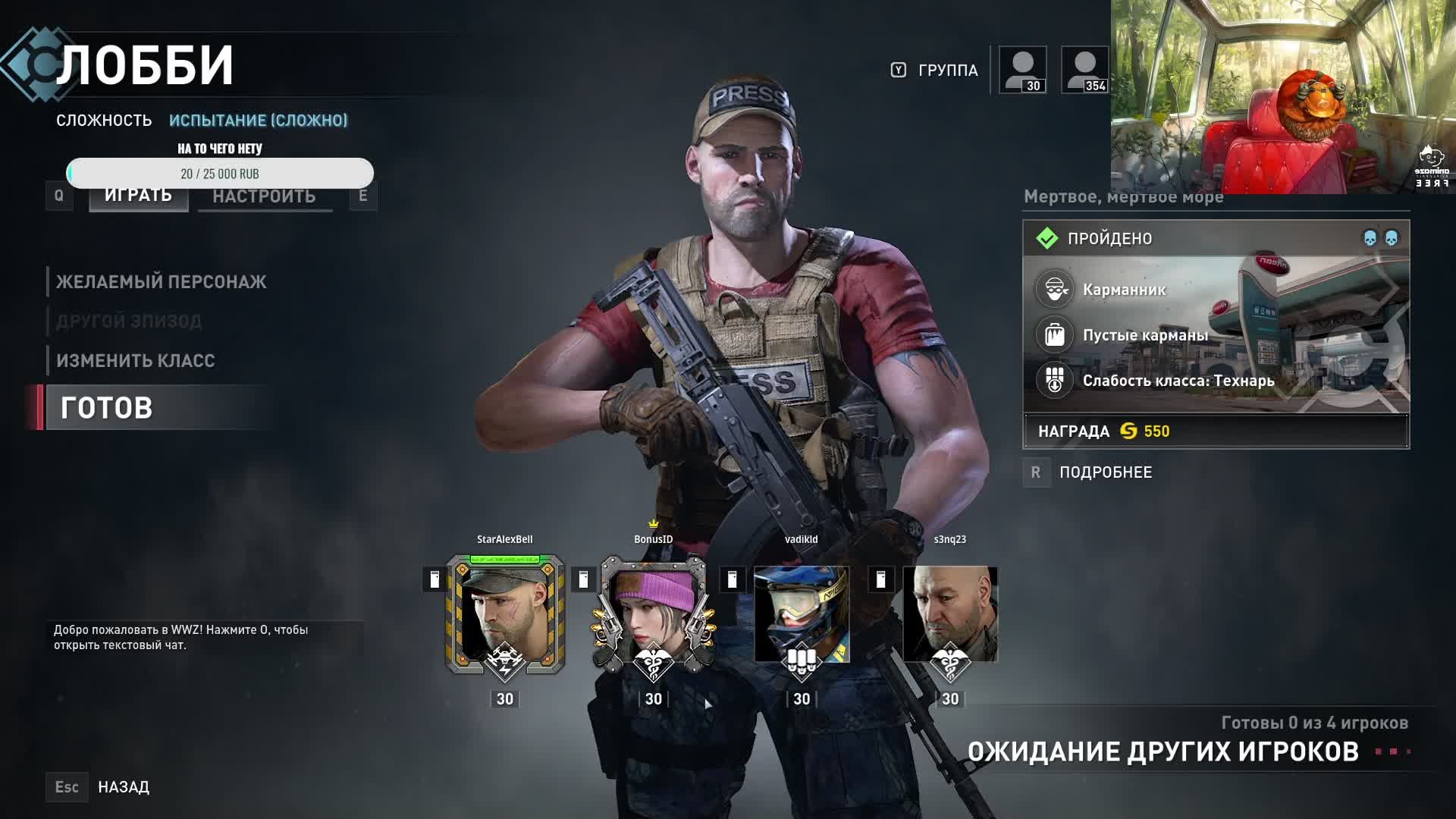Viewport: 1456px width, 819px height.
Task: Click the Карманник mutator icon
Action: (x=1055, y=290)
